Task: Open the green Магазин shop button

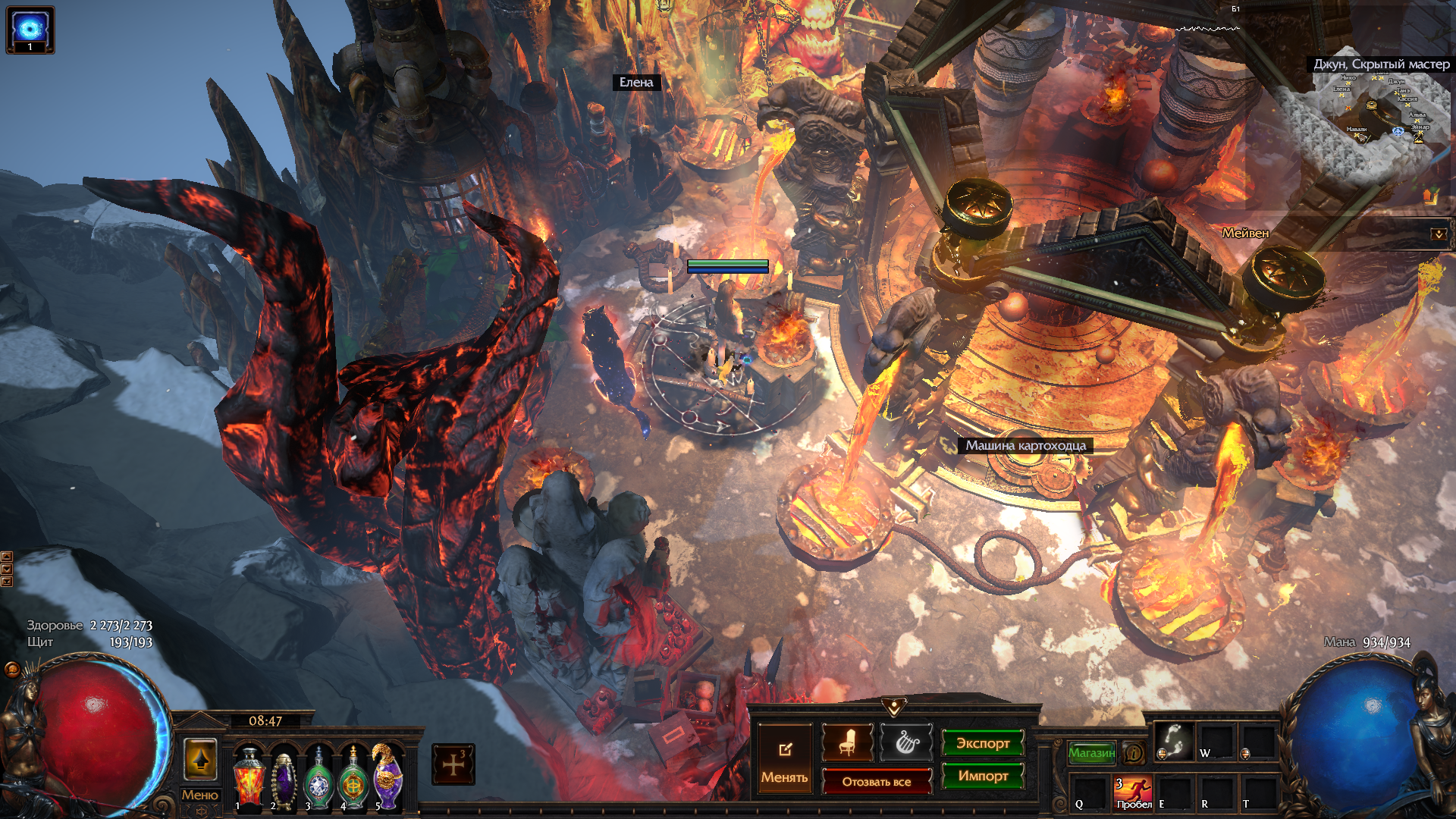Action: [1091, 752]
